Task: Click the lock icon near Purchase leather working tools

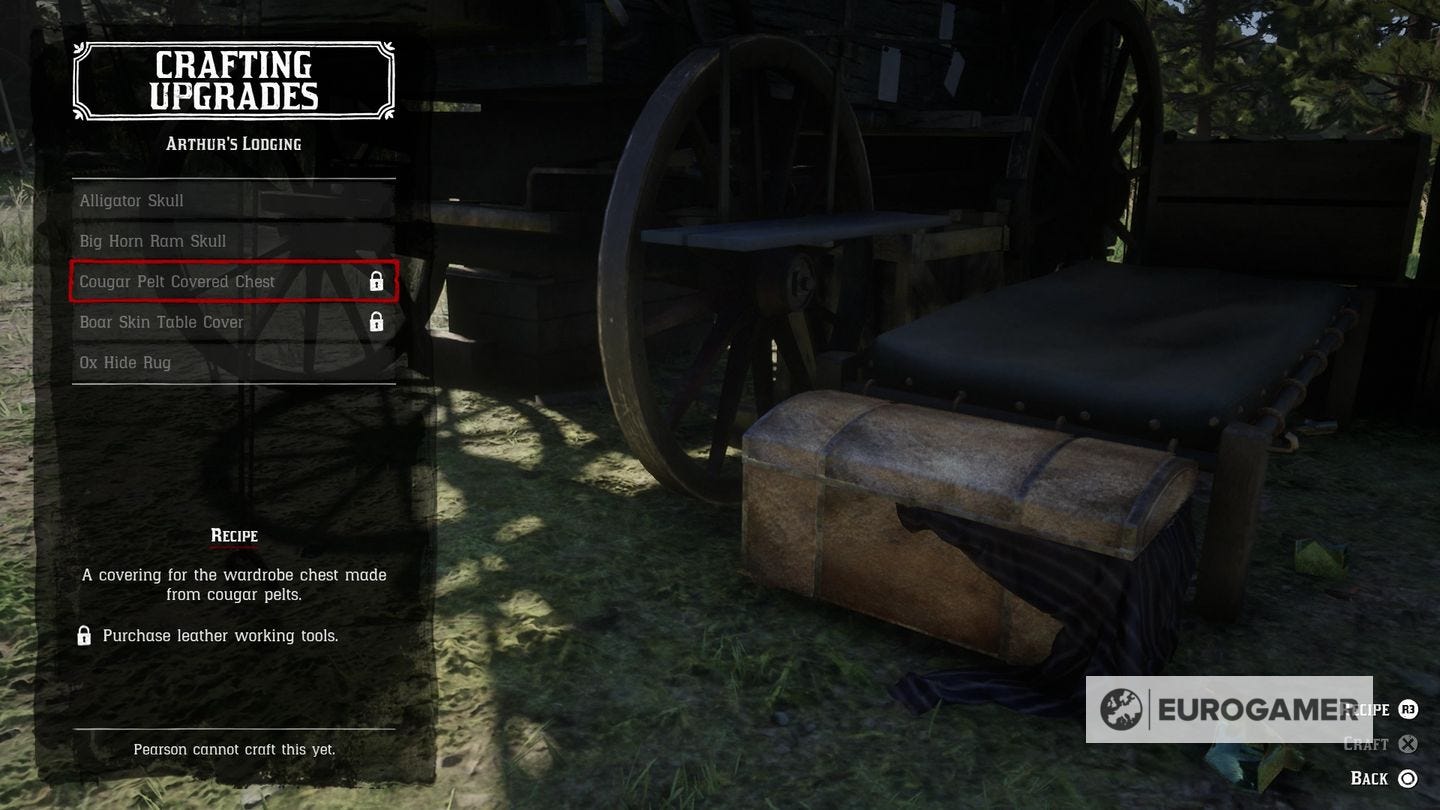Action: pos(84,635)
